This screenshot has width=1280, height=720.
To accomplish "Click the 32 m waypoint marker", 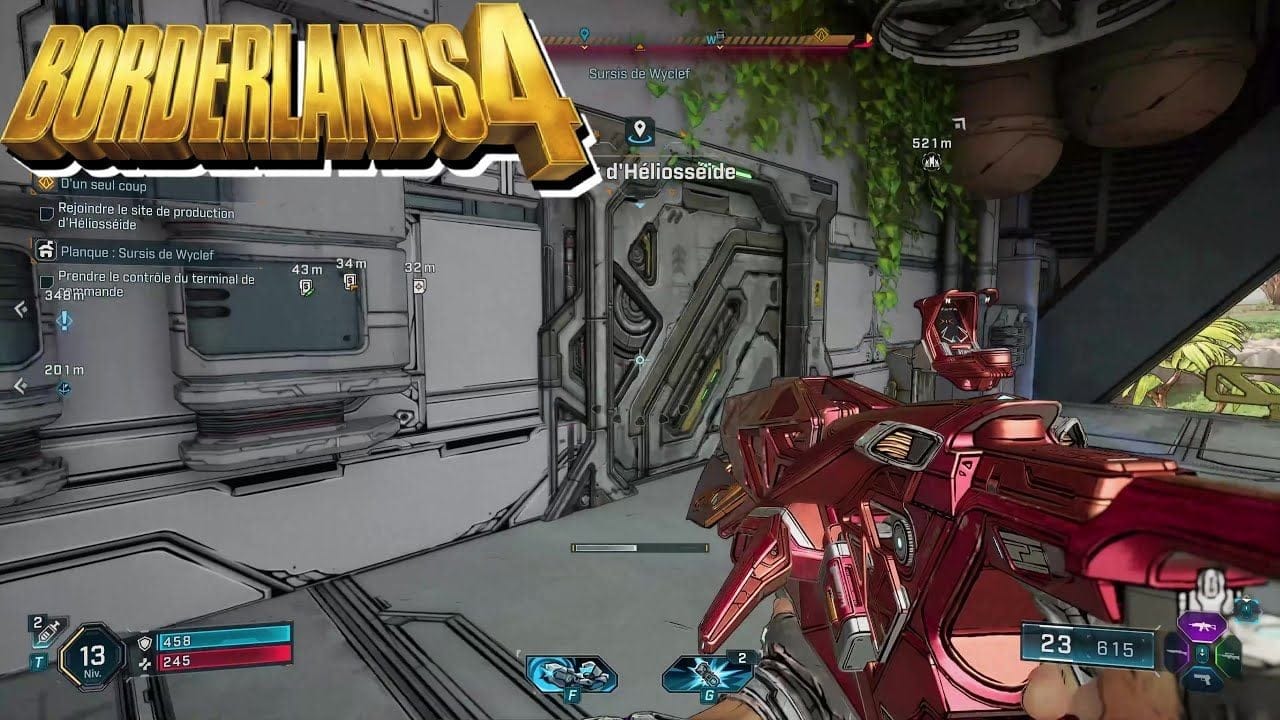I will (x=420, y=286).
